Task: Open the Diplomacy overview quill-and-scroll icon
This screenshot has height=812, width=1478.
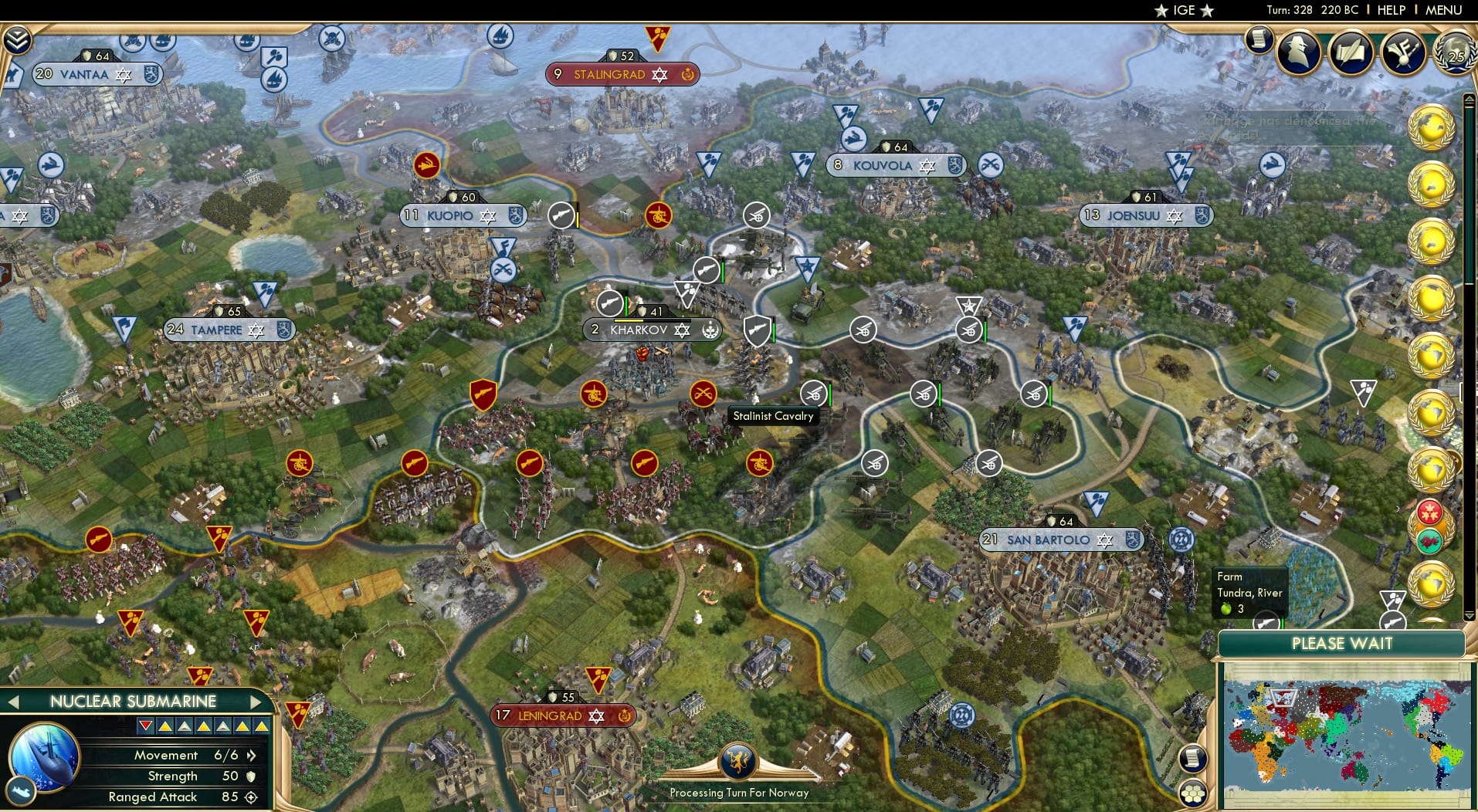Action: [1351, 52]
